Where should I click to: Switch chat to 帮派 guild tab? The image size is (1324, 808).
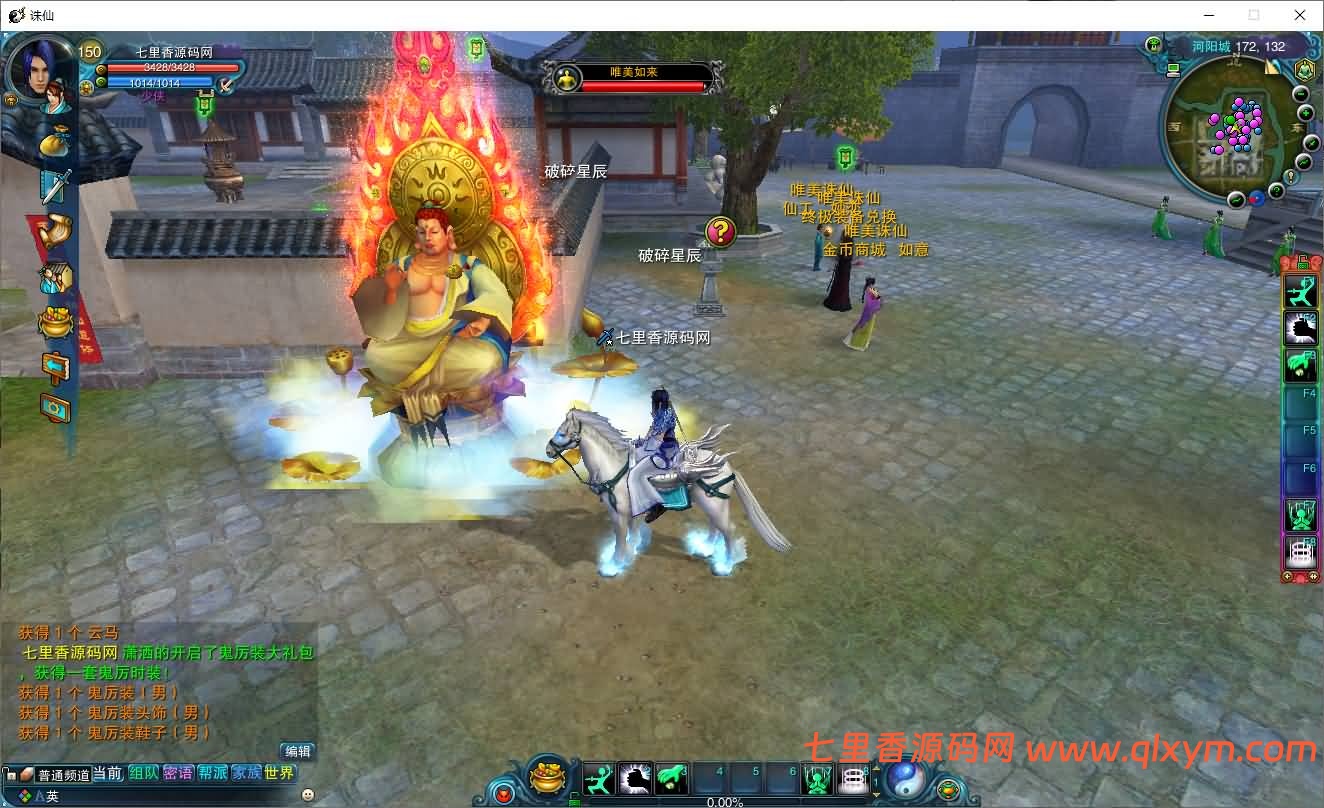(x=212, y=773)
